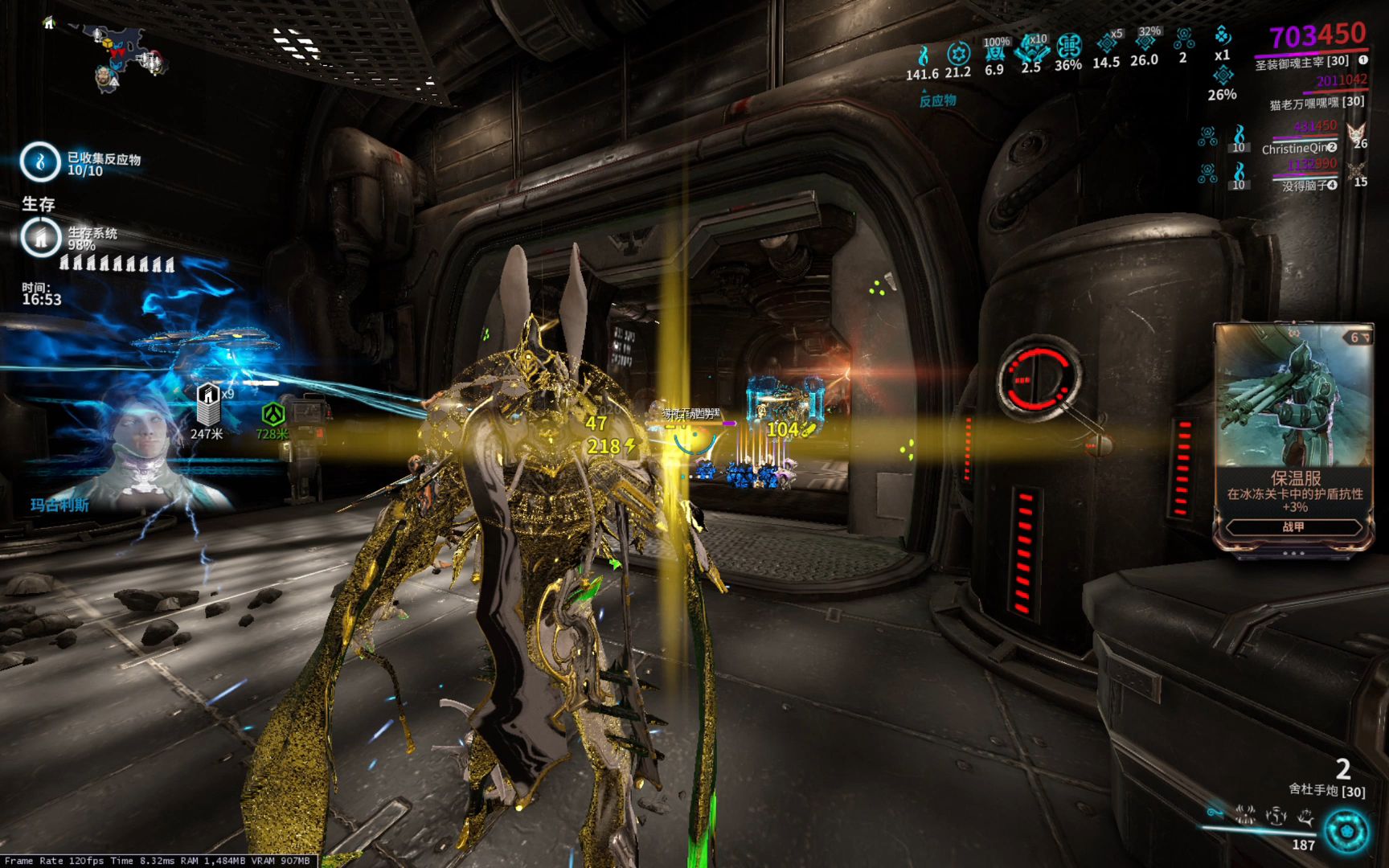Activate the fourth ability icon with the clawed hand

click(x=1306, y=817)
